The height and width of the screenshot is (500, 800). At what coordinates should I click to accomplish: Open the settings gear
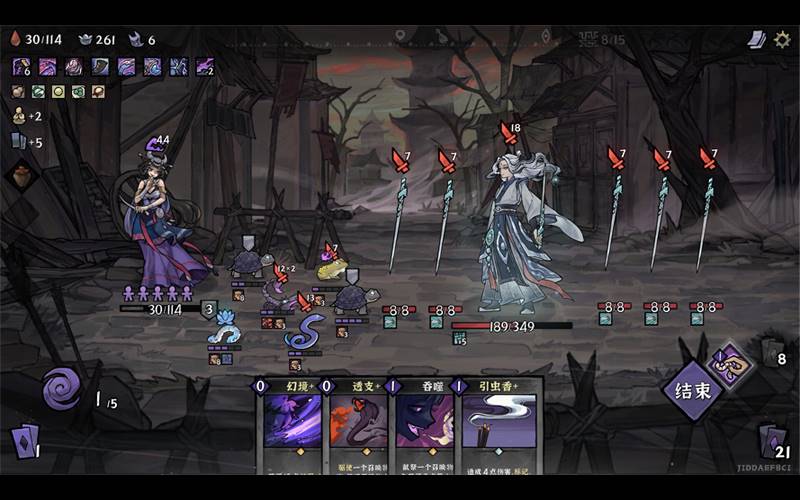coord(782,39)
